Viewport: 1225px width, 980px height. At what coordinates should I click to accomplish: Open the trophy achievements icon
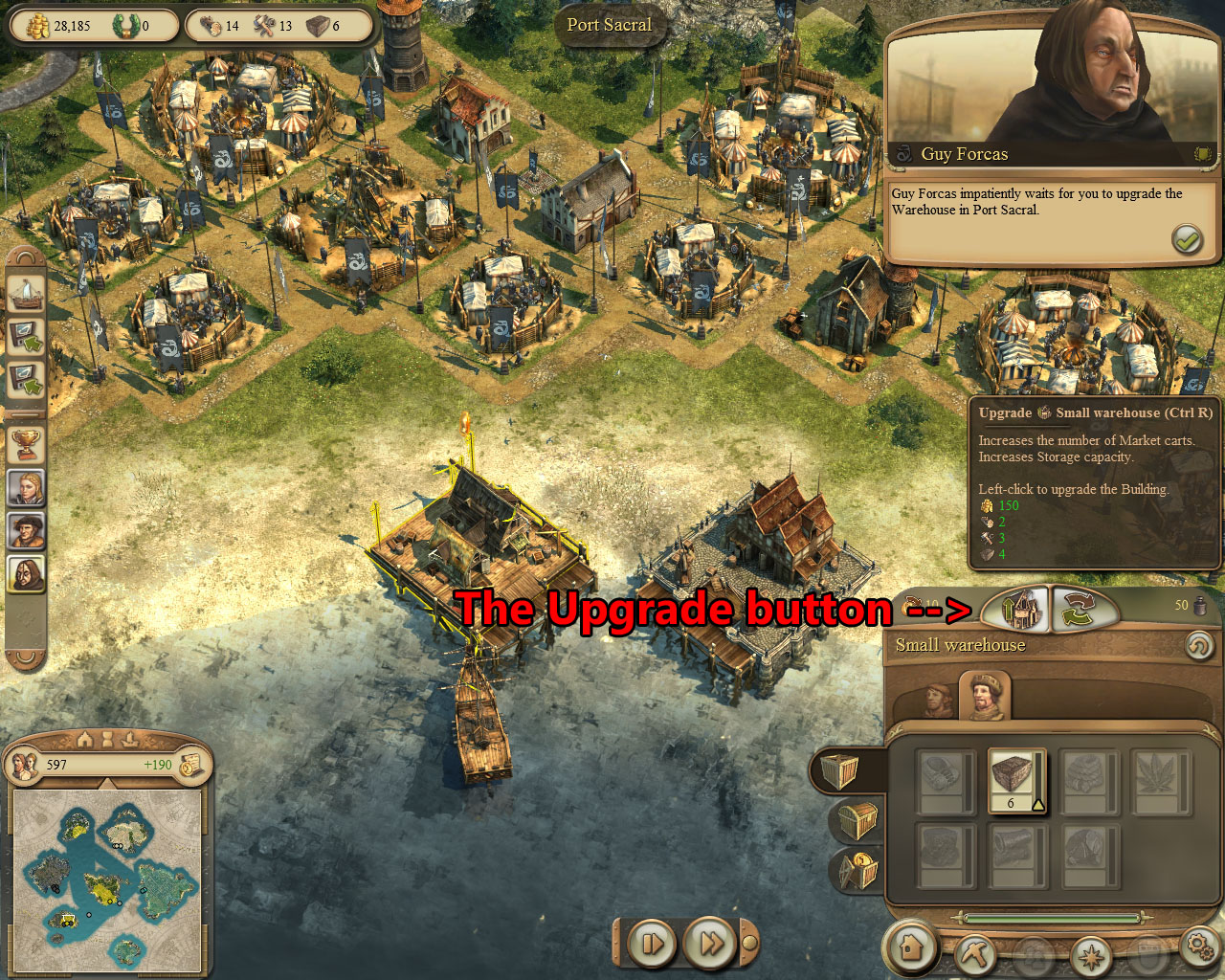coord(26,441)
